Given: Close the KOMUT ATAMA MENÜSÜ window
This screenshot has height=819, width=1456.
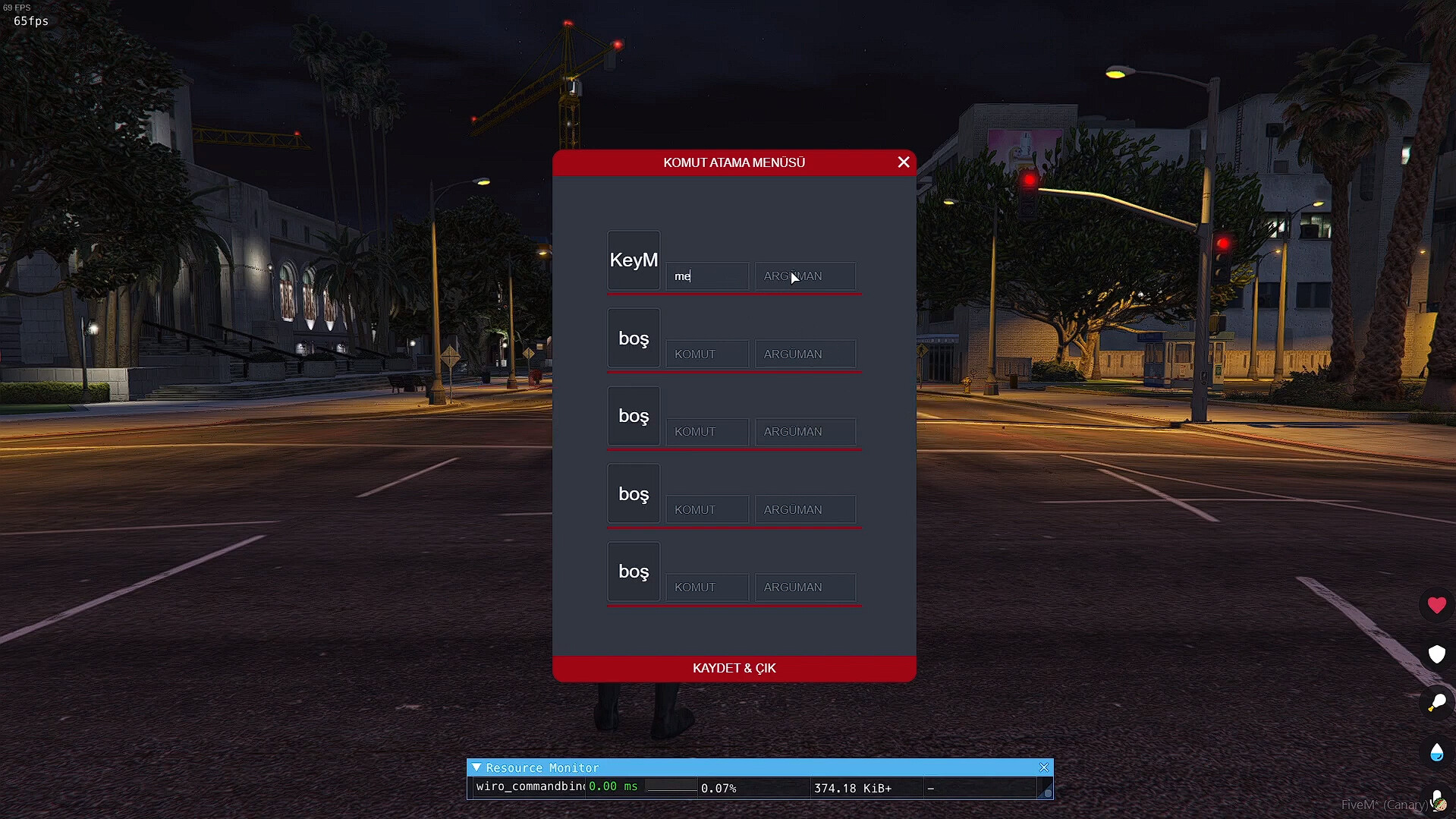Looking at the screenshot, I should pyautogui.click(x=903, y=162).
